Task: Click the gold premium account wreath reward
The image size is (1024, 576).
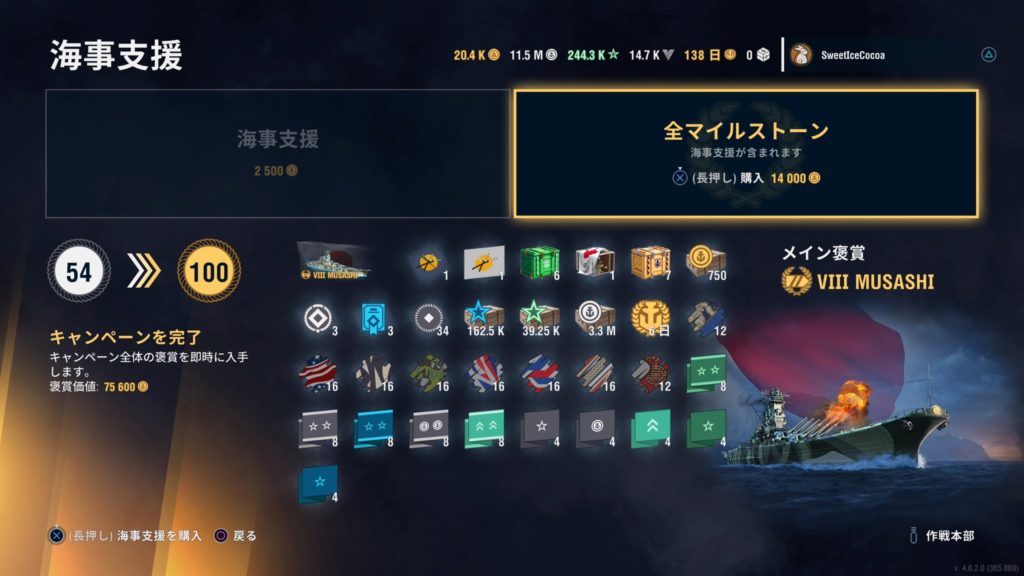Action: pos(650,318)
